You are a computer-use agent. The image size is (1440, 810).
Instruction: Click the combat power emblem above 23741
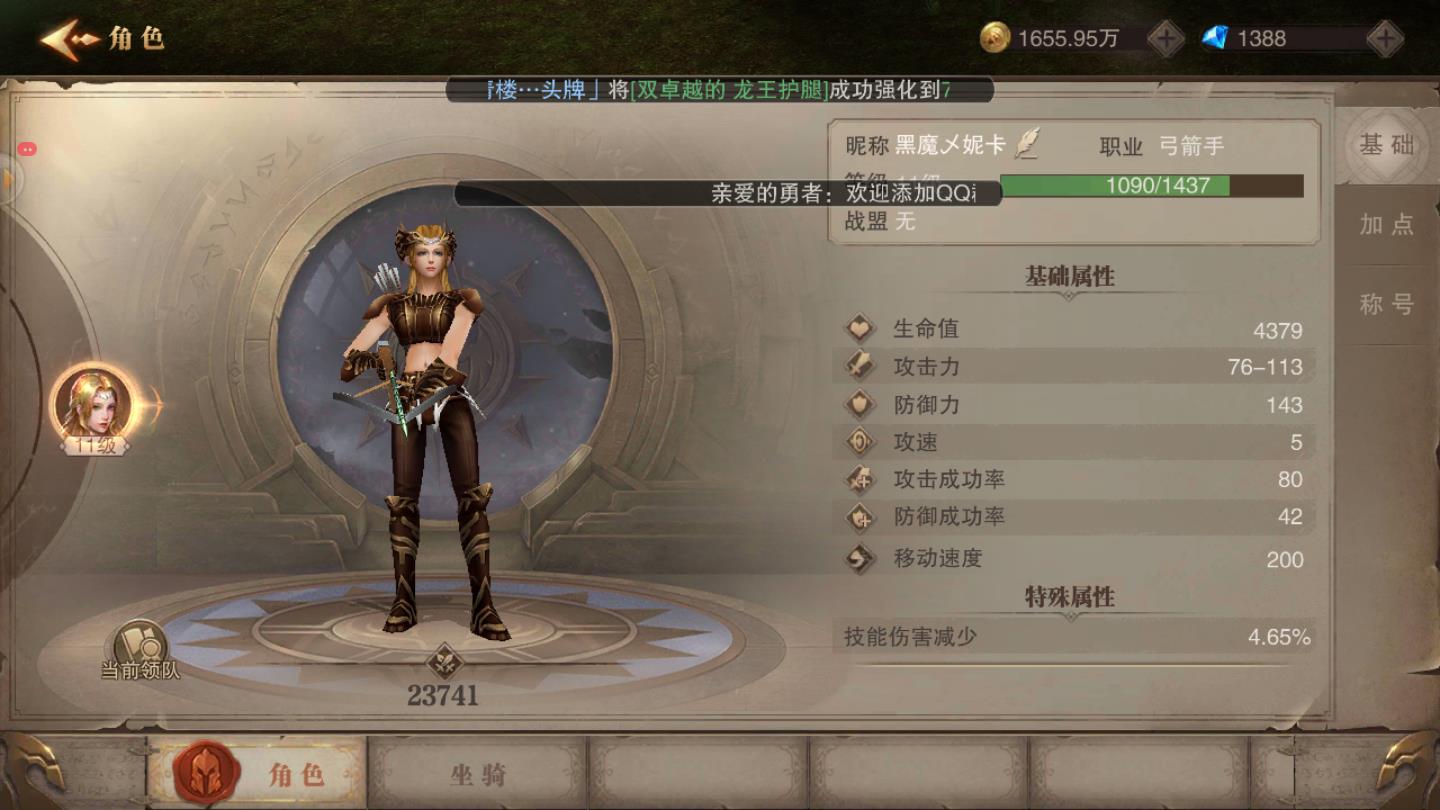click(443, 661)
